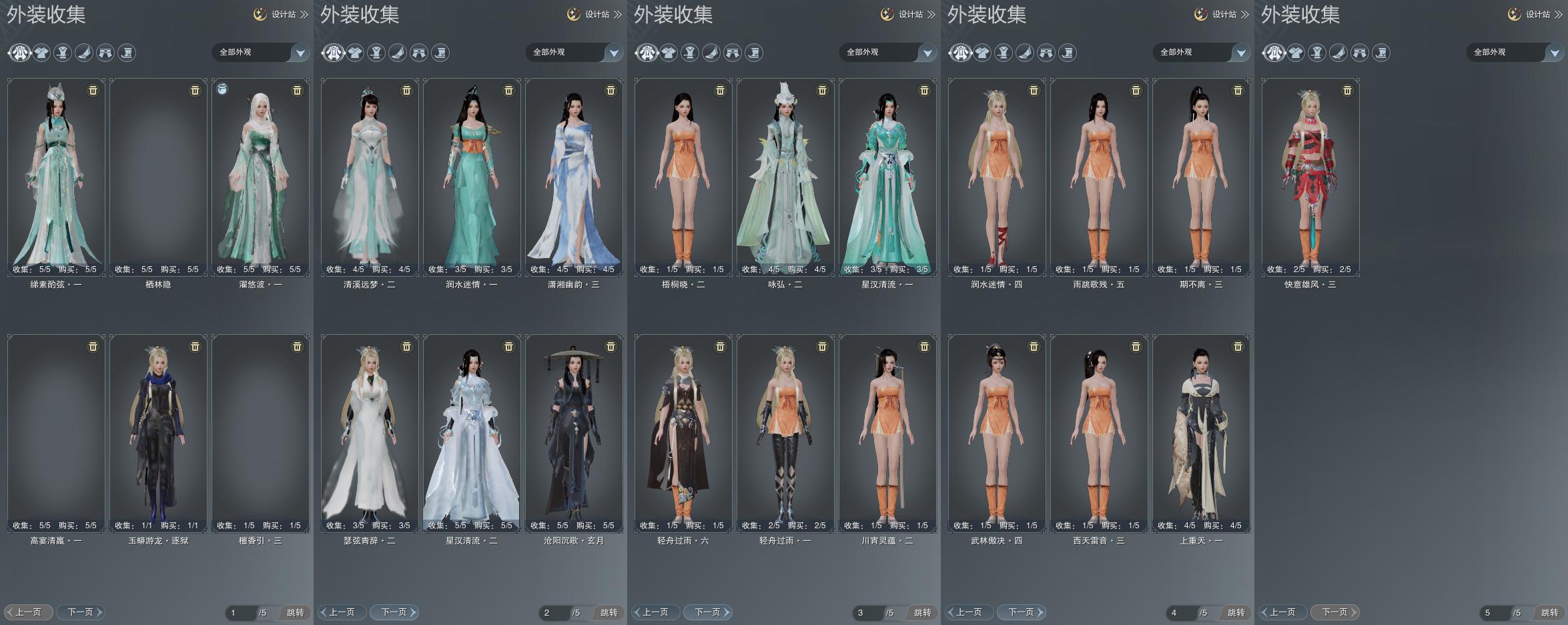Open the 咏弘·二 outfit card
The image size is (1568, 625).
pos(785,173)
